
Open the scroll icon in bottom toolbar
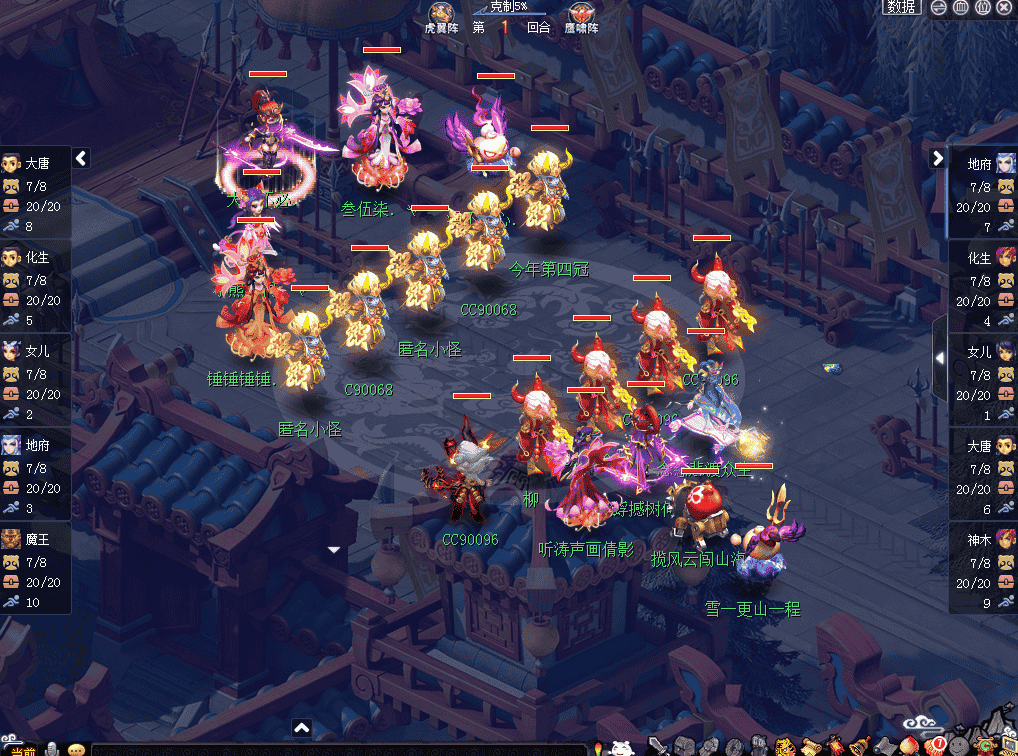click(811, 746)
